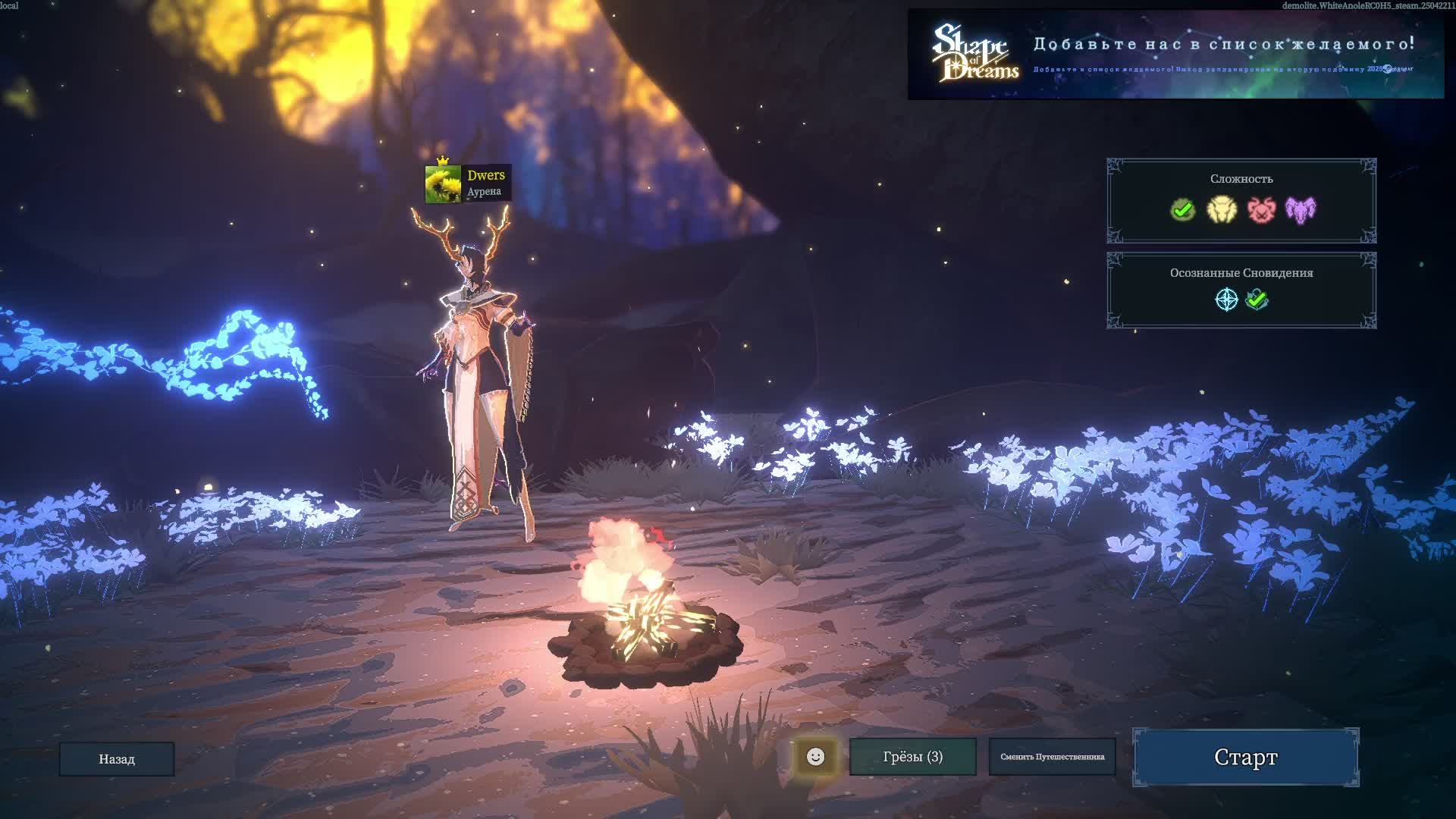The width and height of the screenshot is (1456, 819).
Task: Click the Dwers player nameplate
Action: tap(468, 183)
